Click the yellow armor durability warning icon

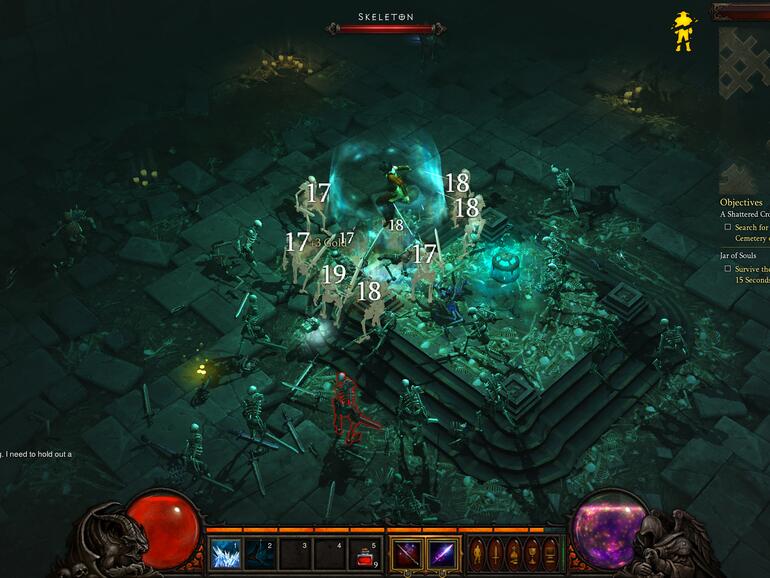click(683, 32)
